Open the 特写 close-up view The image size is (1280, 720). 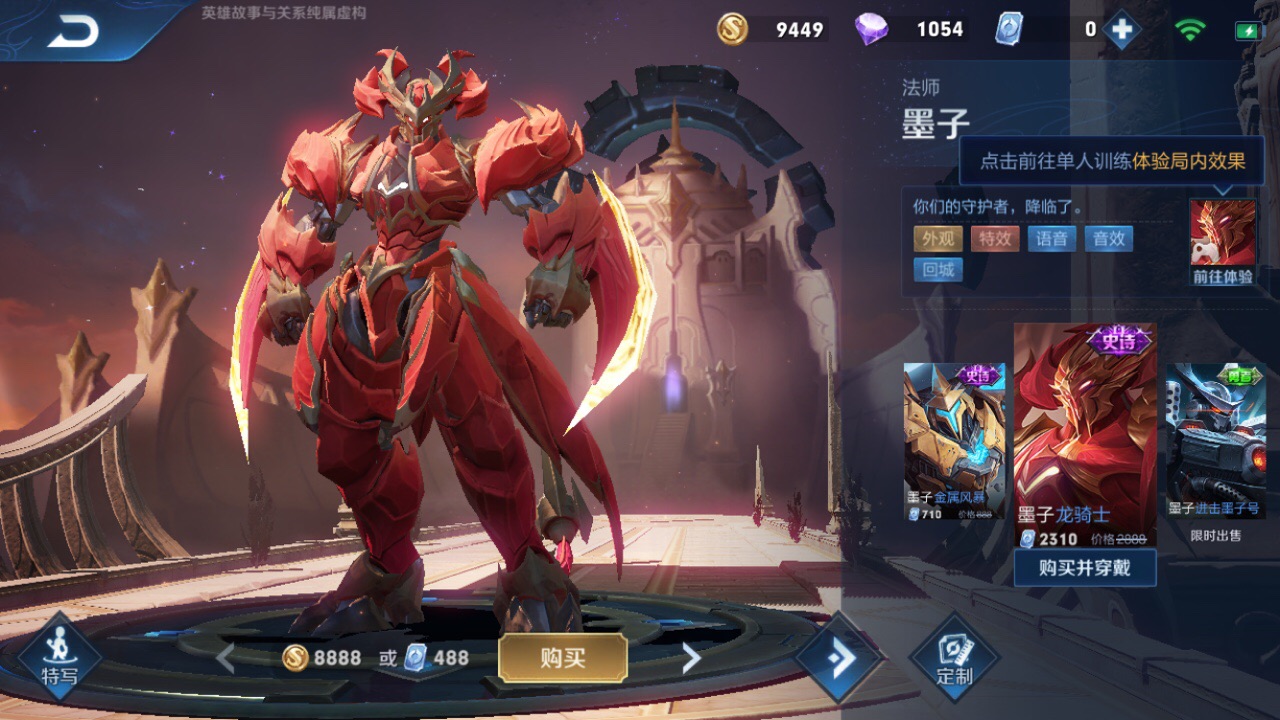click(60, 657)
